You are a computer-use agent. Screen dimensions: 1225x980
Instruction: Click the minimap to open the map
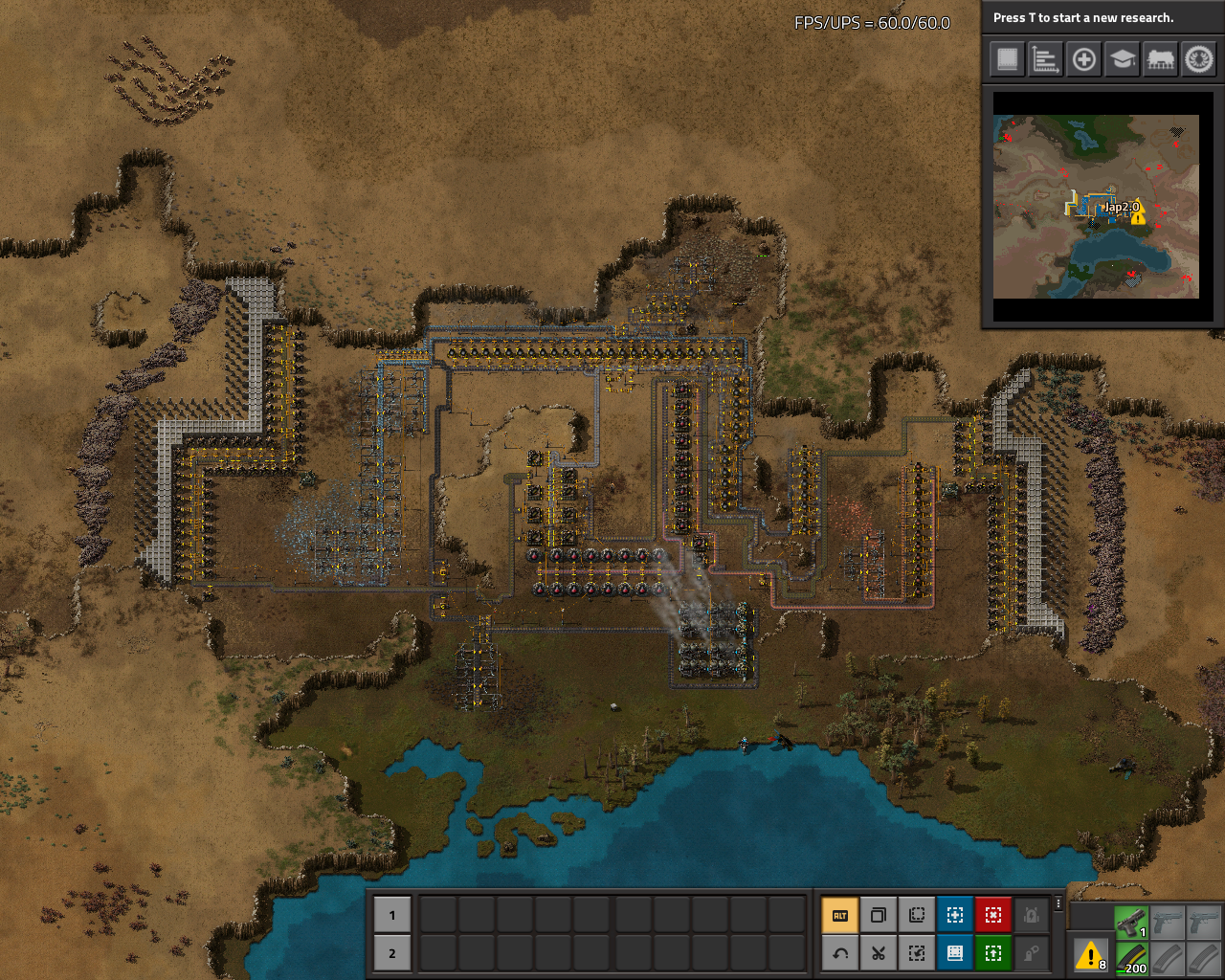coord(1096,207)
